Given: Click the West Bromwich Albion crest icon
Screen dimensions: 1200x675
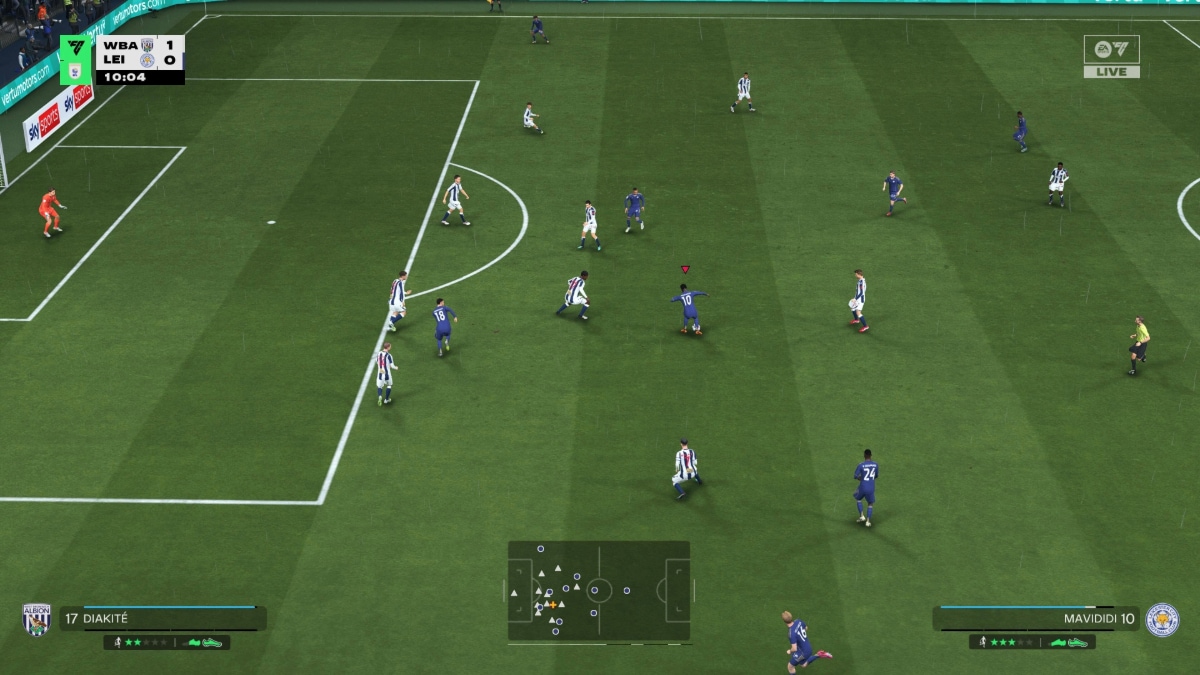Looking at the screenshot, I should pos(37,619).
